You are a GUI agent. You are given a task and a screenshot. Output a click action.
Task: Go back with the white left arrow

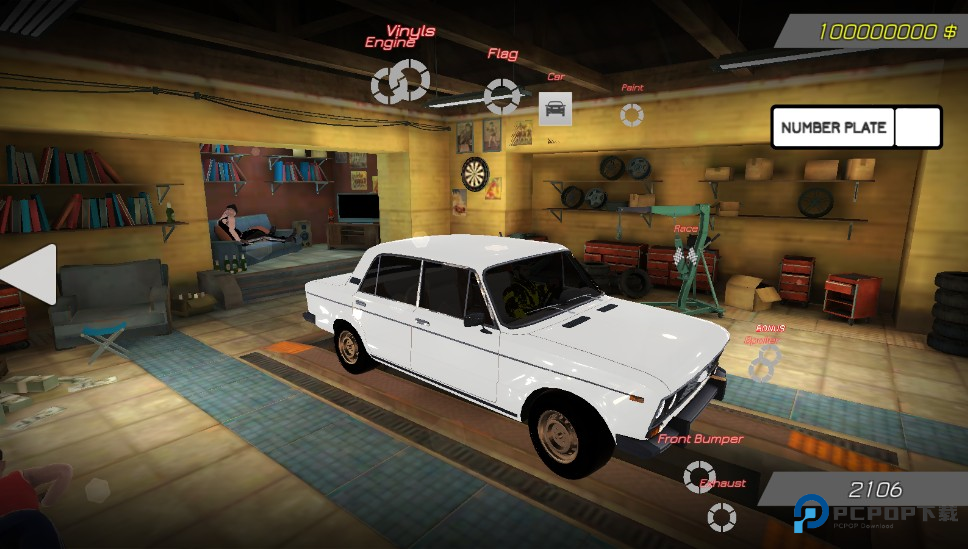[x=28, y=274]
